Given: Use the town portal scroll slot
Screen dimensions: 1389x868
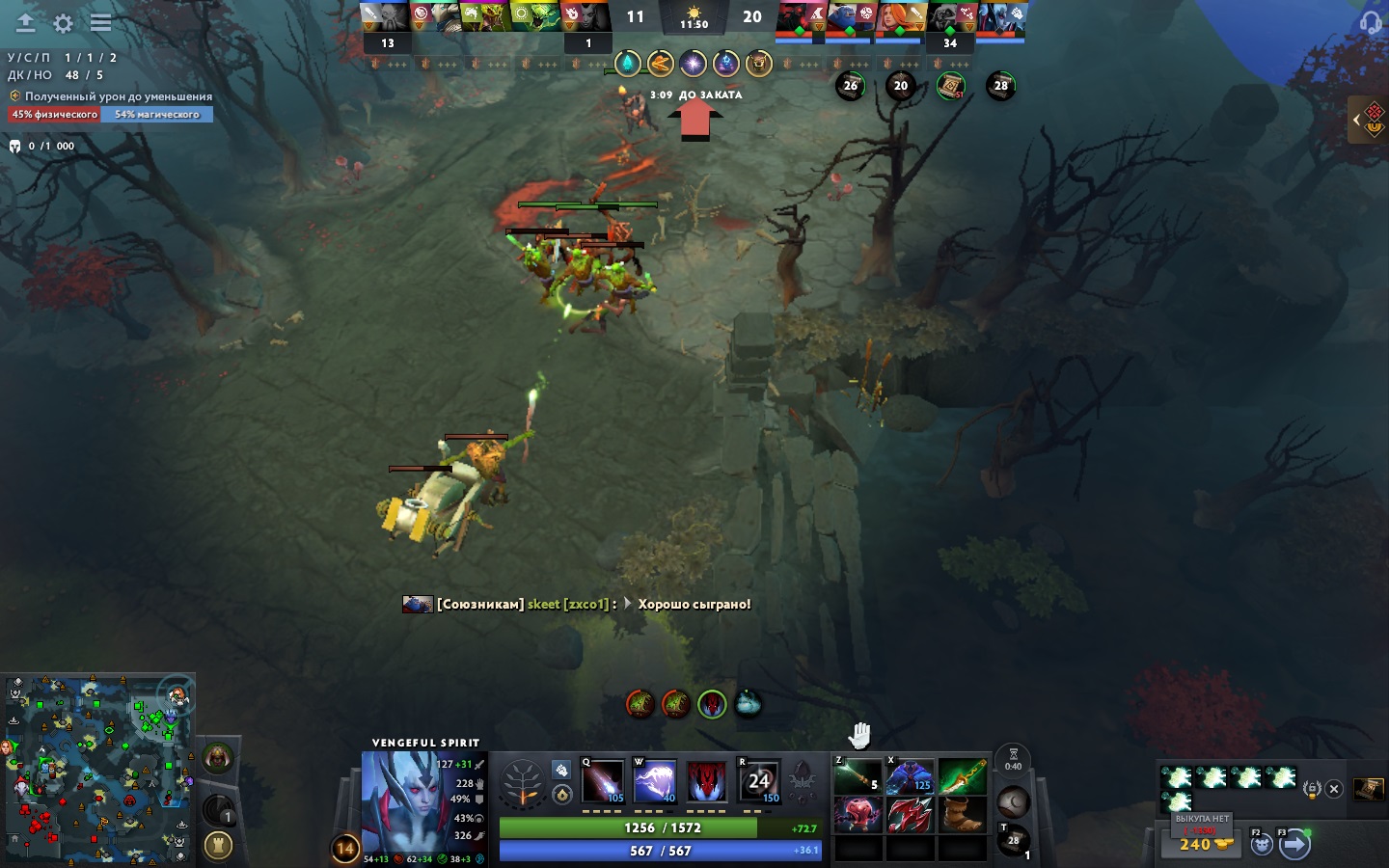Looking at the screenshot, I should [1013, 841].
